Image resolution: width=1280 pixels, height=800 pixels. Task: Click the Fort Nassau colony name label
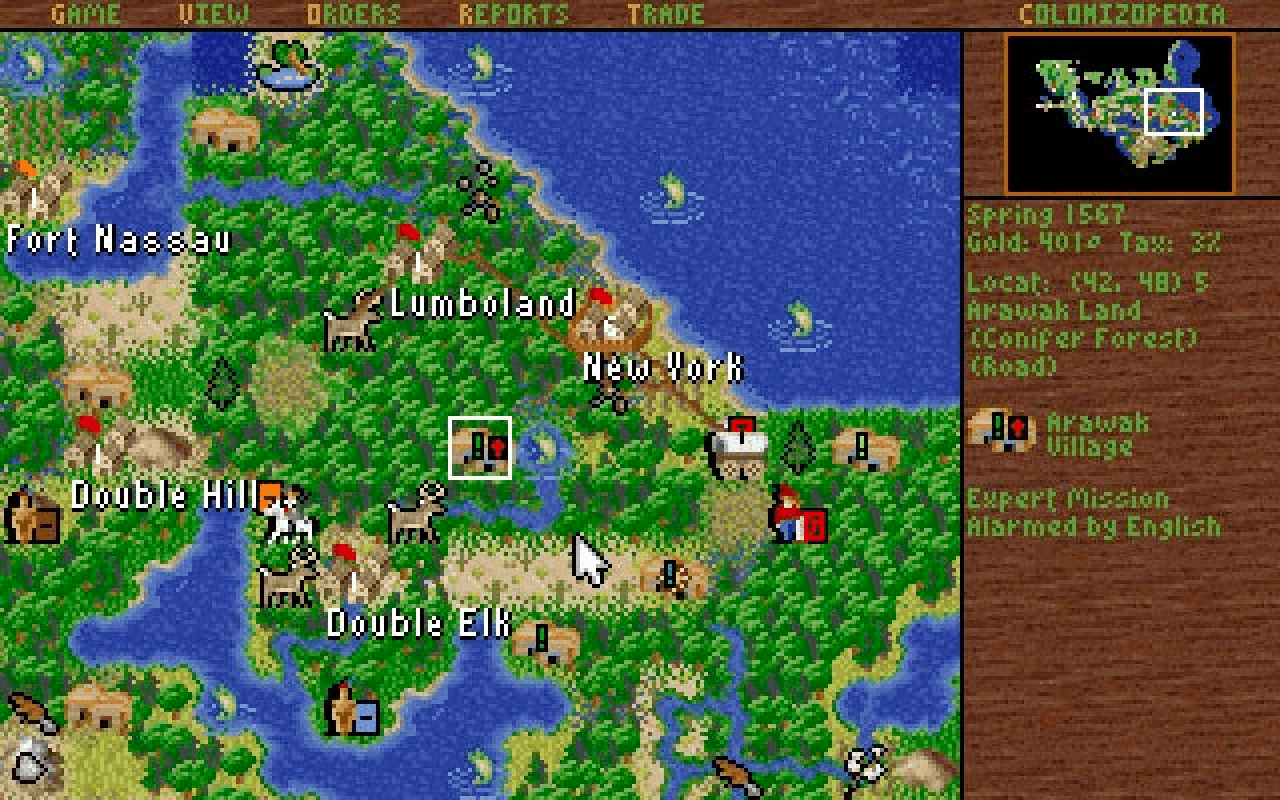coord(120,239)
